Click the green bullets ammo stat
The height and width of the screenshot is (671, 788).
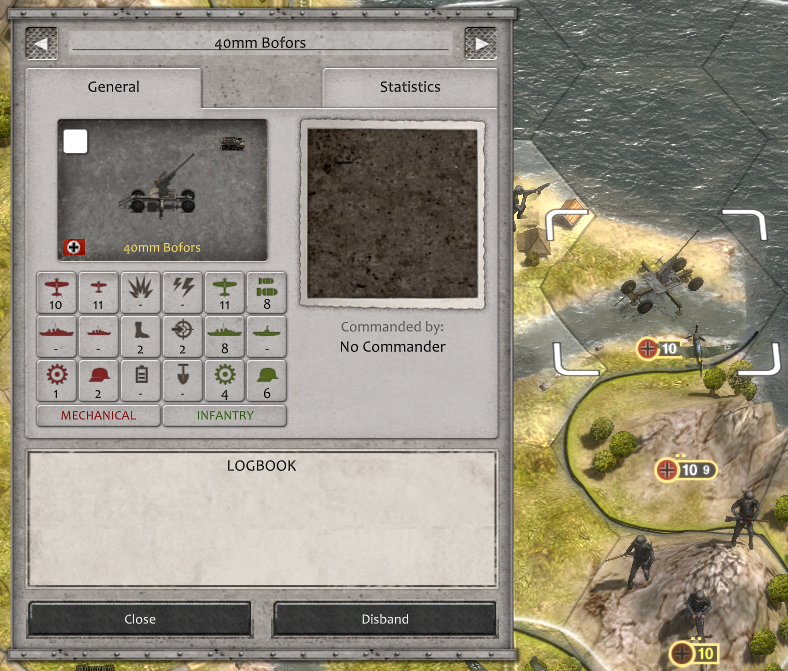pos(266,291)
